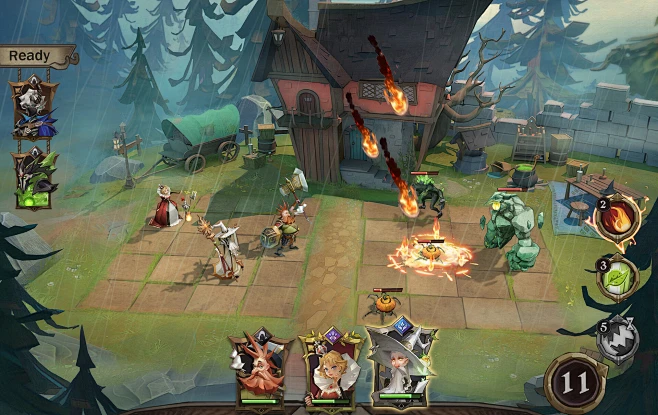Use the grey jagged spell costing 5
Viewport: 658px width, 415px height.
[618, 340]
